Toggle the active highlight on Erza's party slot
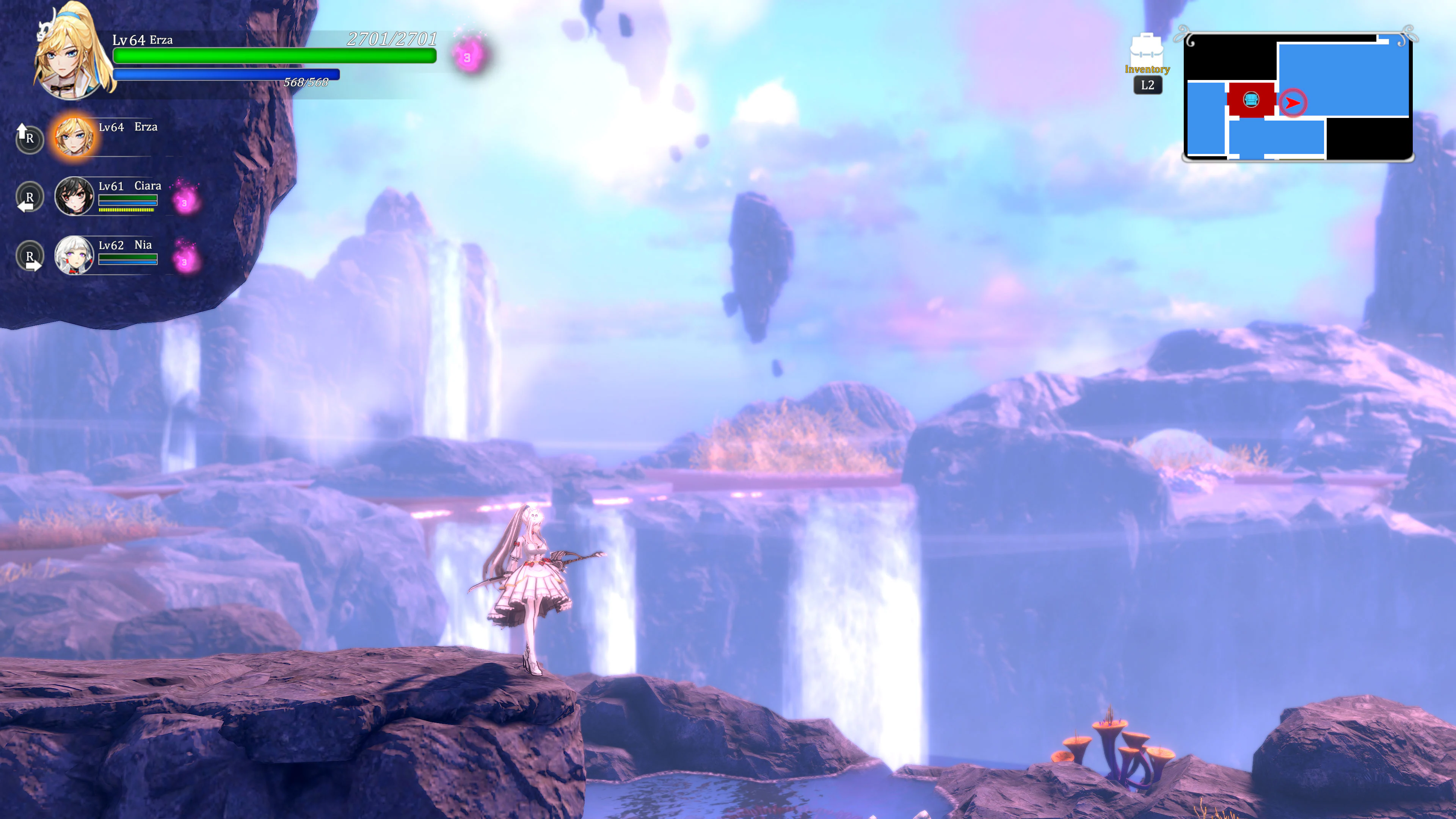This screenshot has height=819, width=1456. [75, 137]
